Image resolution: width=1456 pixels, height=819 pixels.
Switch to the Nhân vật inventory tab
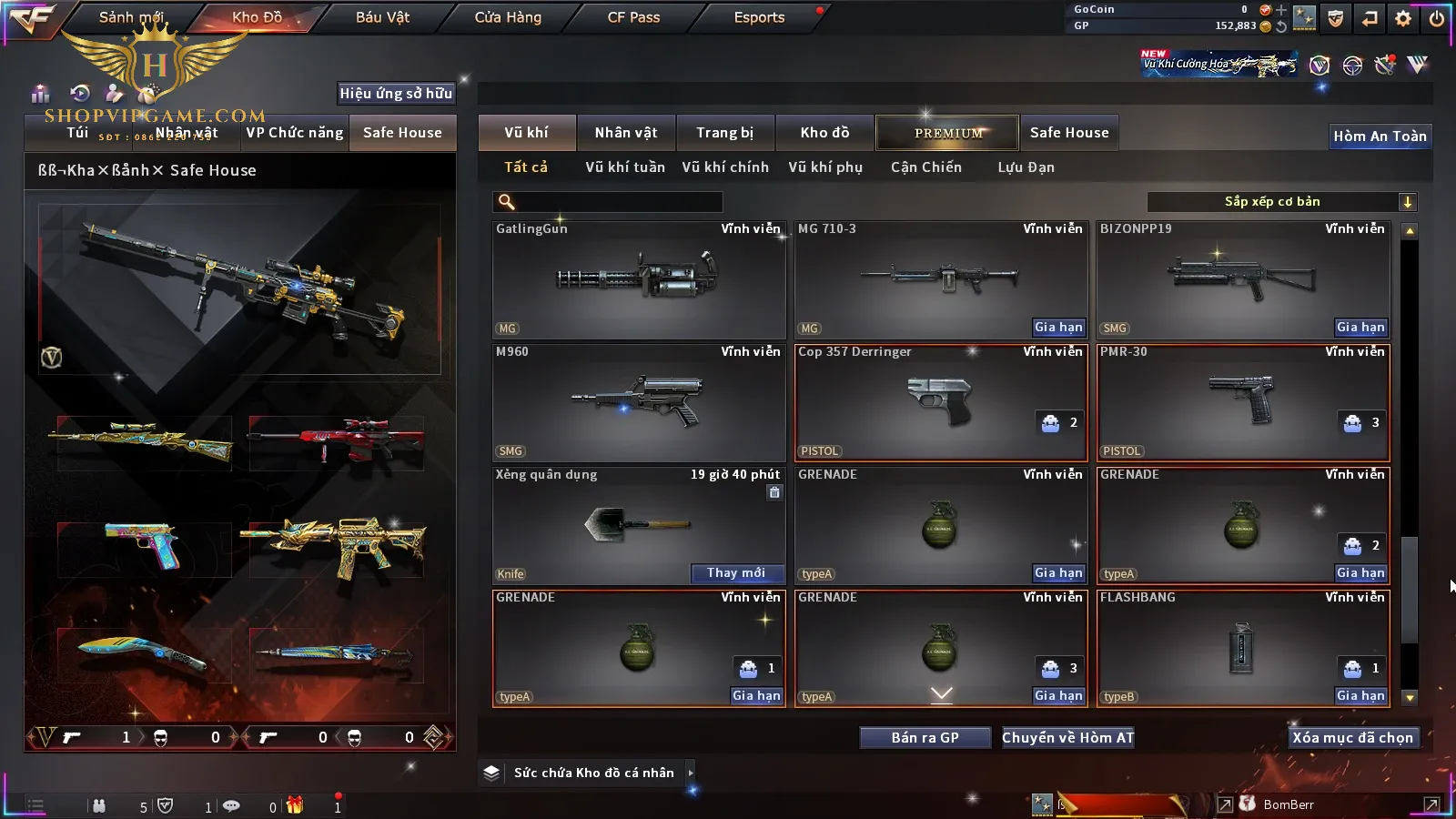coord(626,133)
